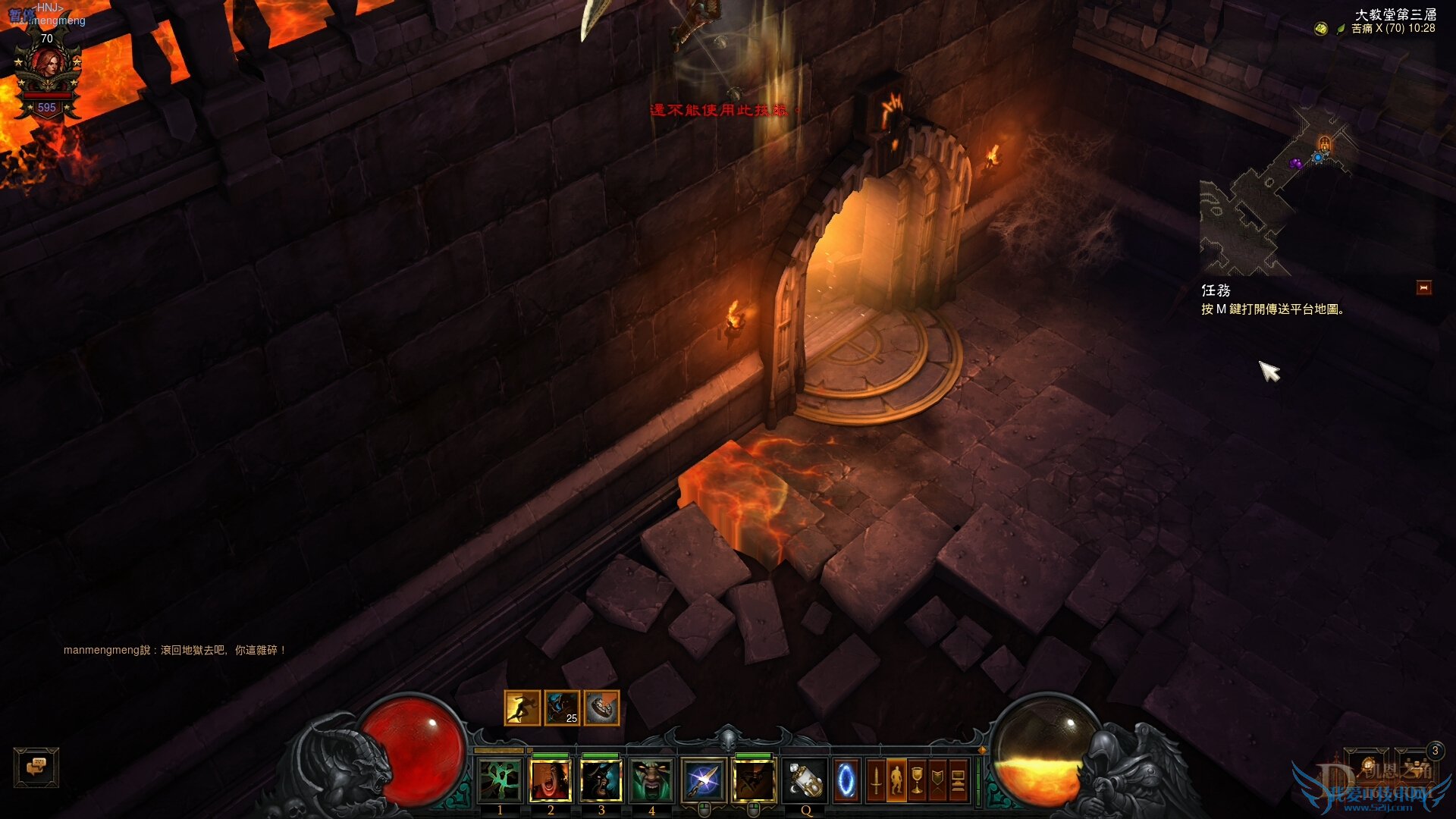
Task: Use the red shouting face skill
Action: point(551,781)
